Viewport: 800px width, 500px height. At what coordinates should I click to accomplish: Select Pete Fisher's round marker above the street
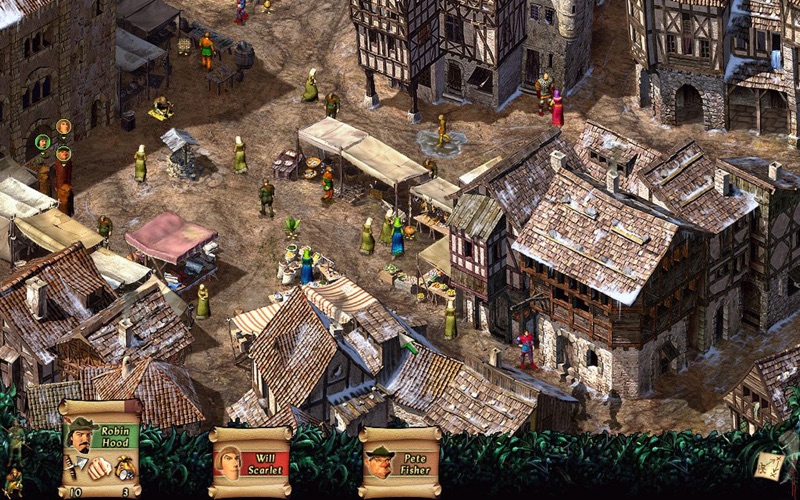pos(63,154)
